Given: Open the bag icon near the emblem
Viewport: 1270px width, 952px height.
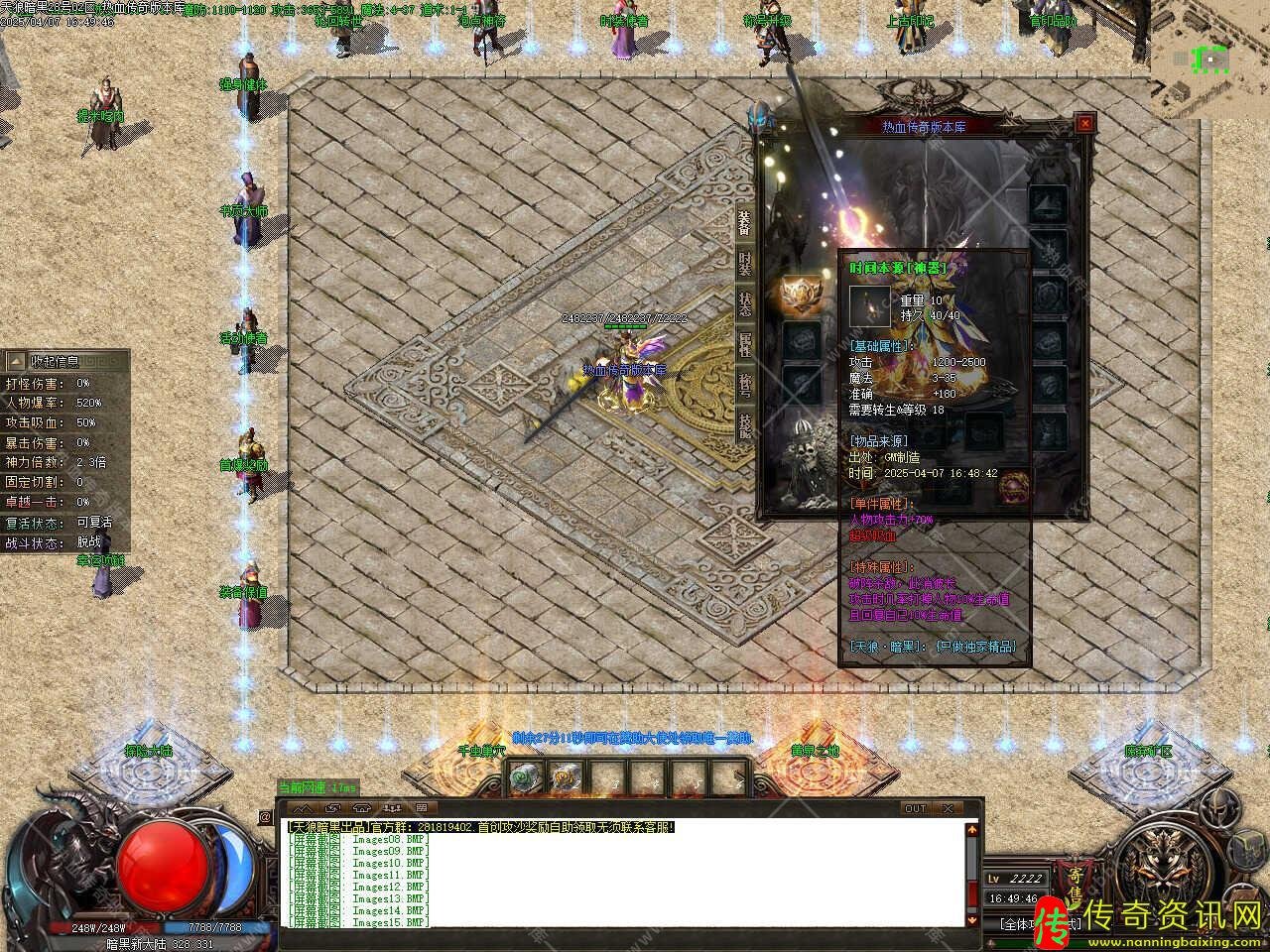Looking at the screenshot, I should tap(1246, 851).
